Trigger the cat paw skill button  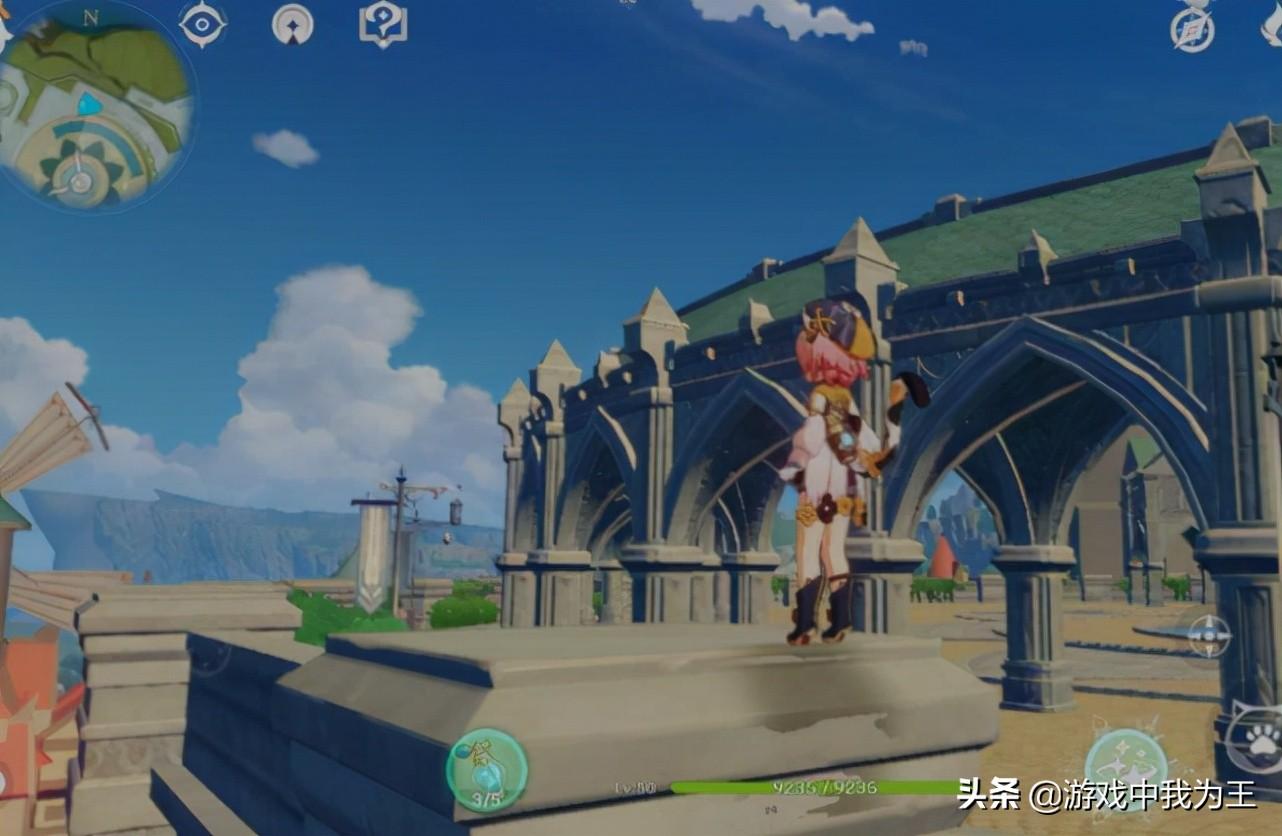(x=1256, y=740)
